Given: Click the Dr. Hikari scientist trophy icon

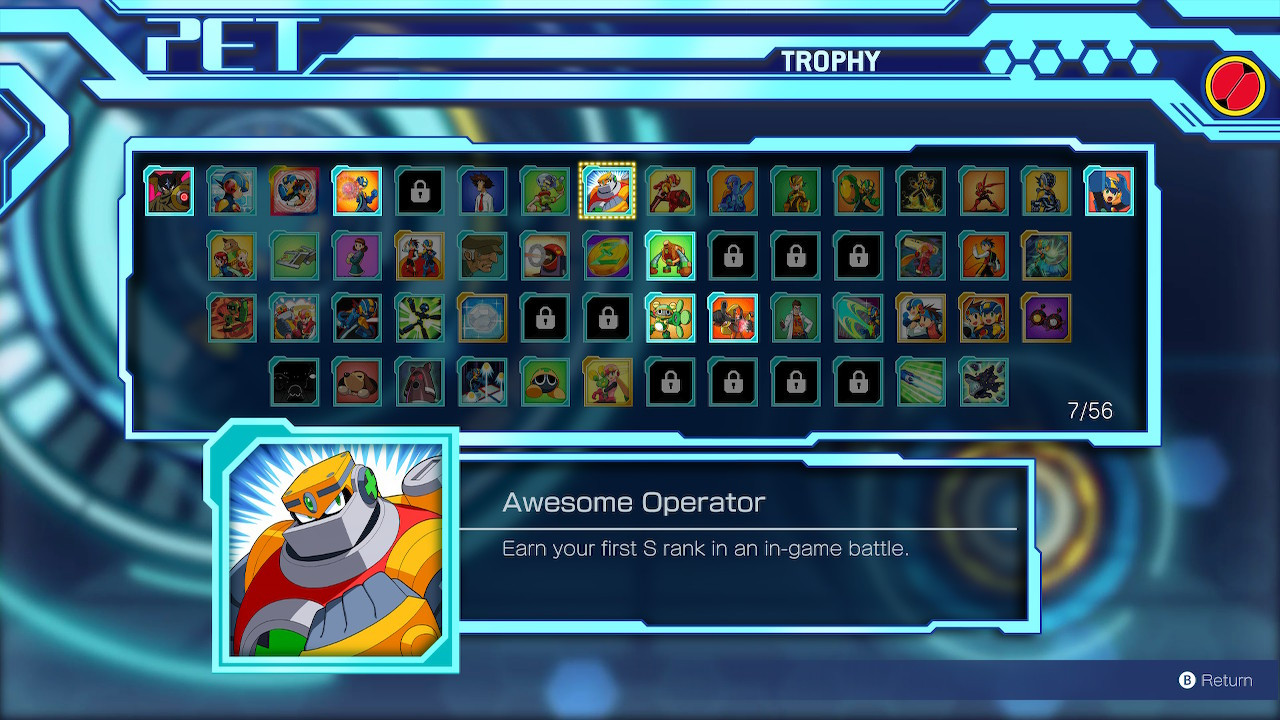Looking at the screenshot, I should 795,319.
